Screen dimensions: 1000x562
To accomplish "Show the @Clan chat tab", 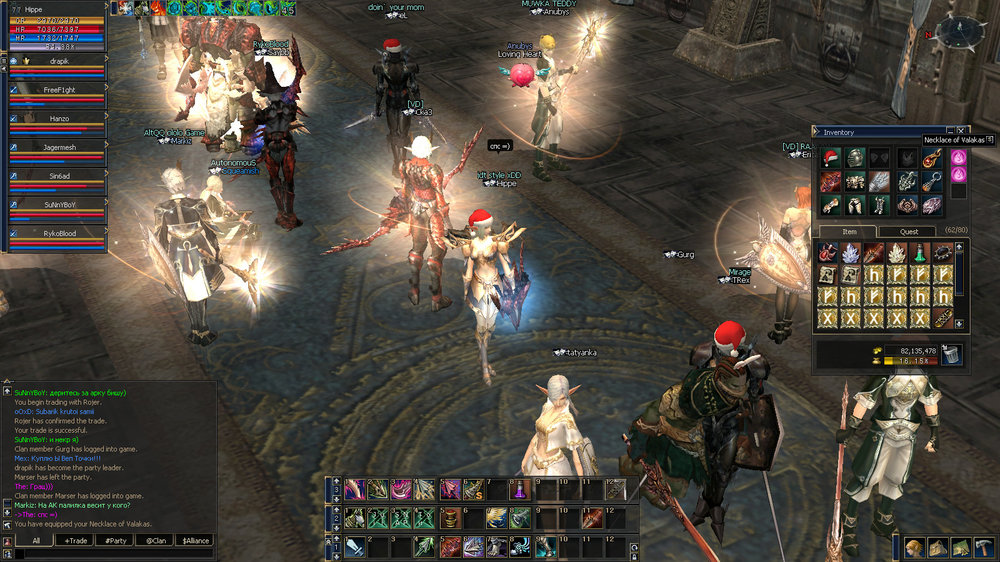I will (x=155, y=540).
